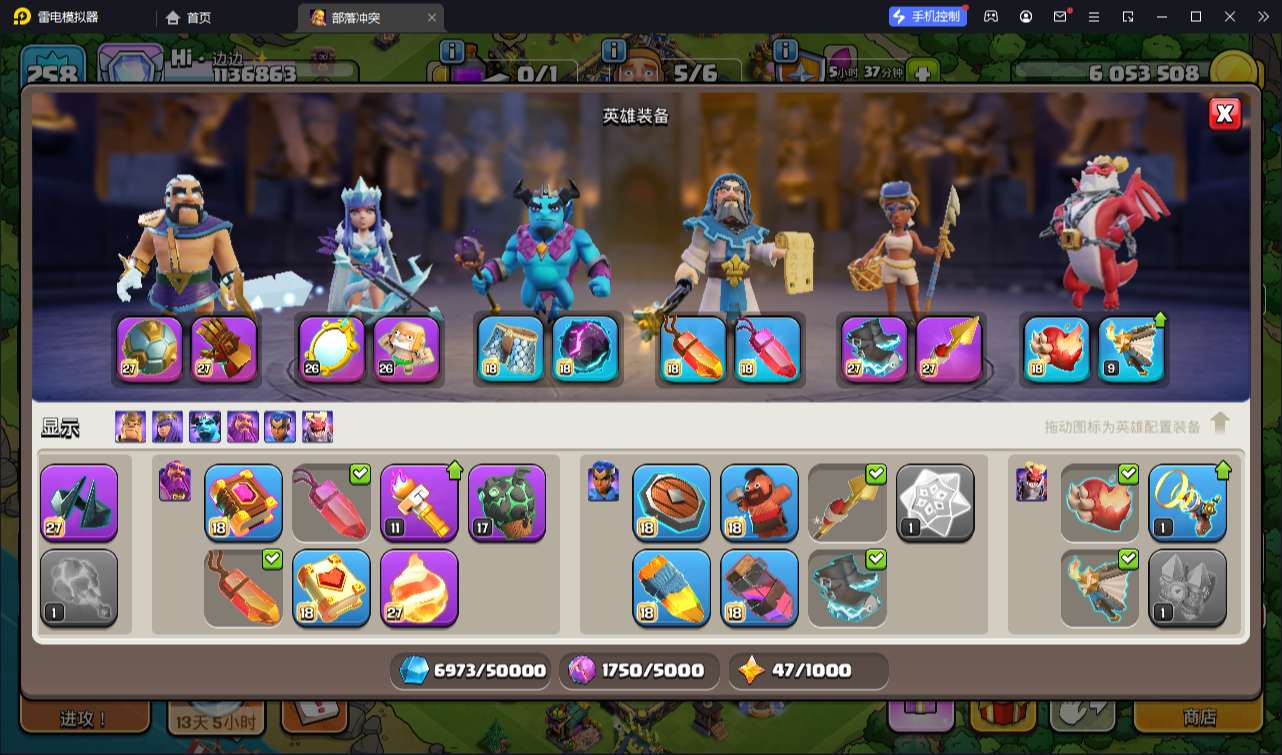Pick the rocket spear equipment

[x=671, y=587]
